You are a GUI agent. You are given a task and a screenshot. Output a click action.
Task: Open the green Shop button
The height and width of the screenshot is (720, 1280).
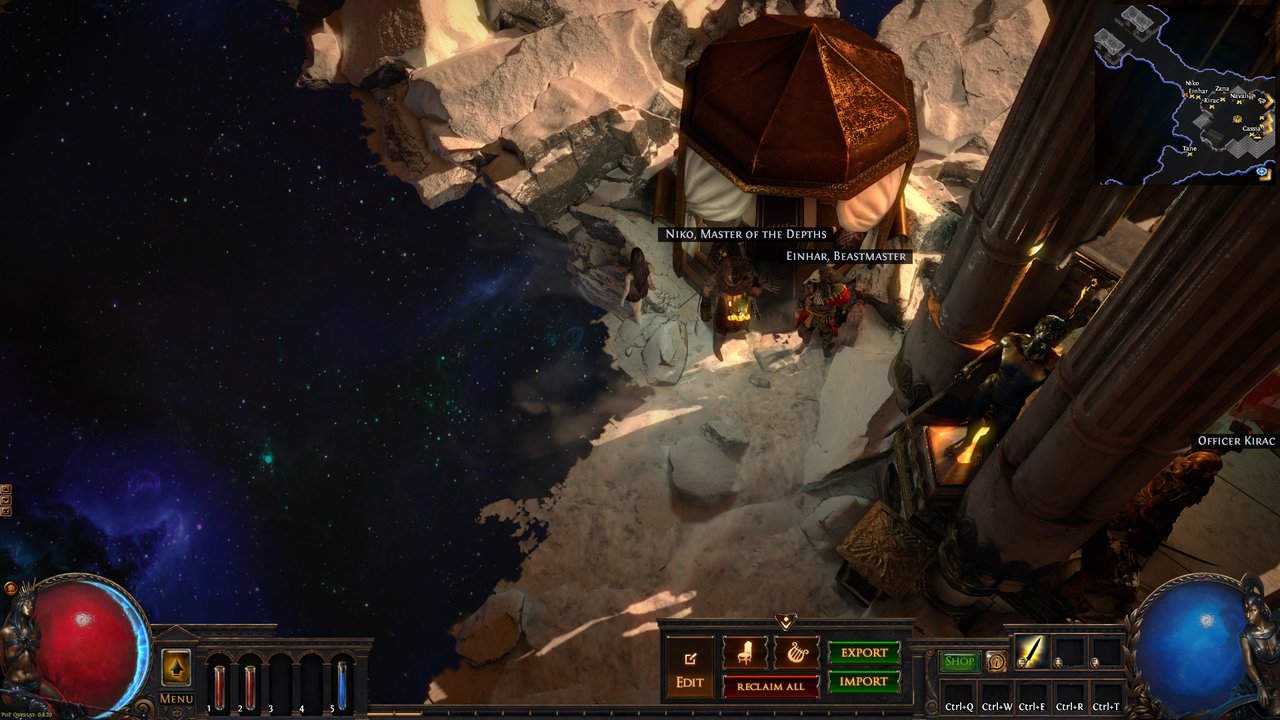(959, 661)
